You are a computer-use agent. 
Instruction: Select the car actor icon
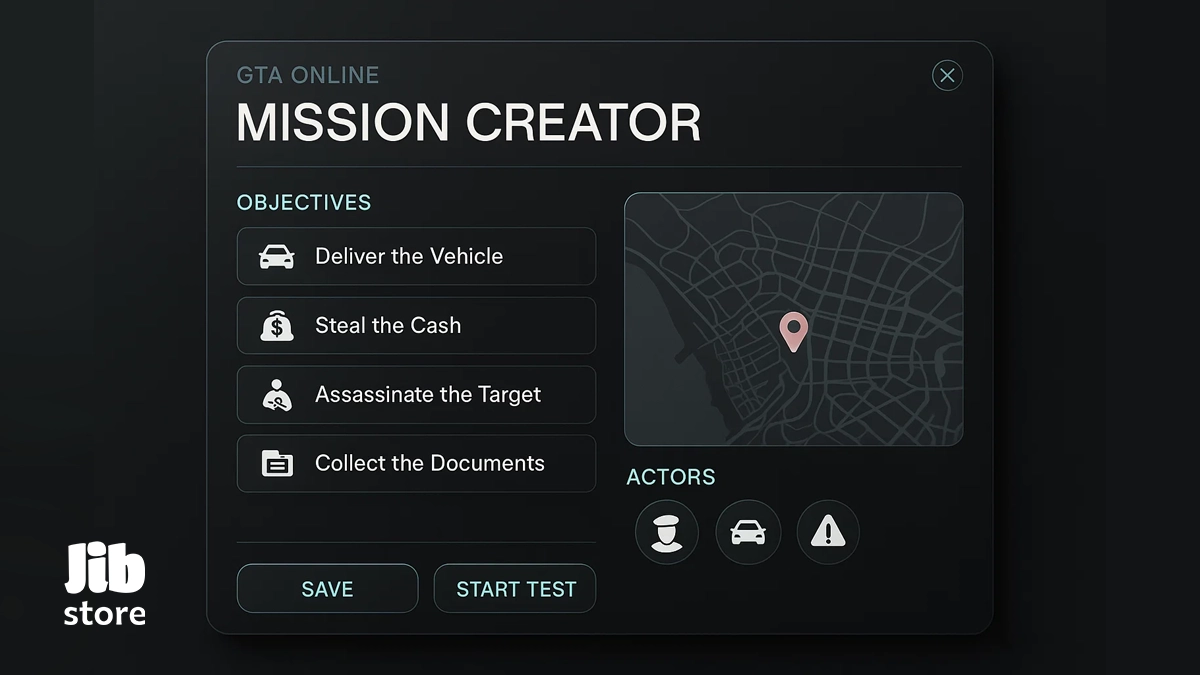pos(748,532)
